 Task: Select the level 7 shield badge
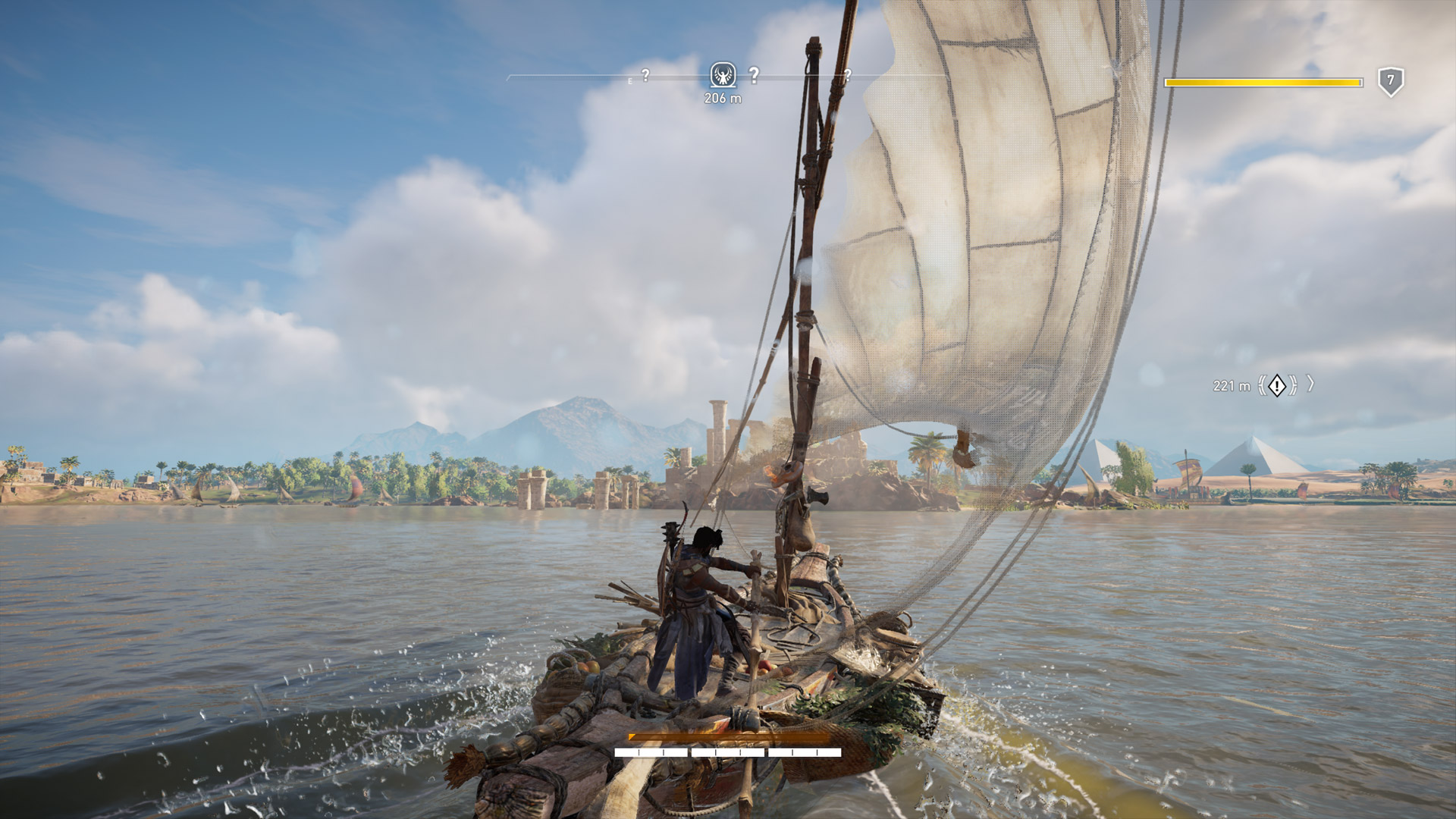[1391, 81]
